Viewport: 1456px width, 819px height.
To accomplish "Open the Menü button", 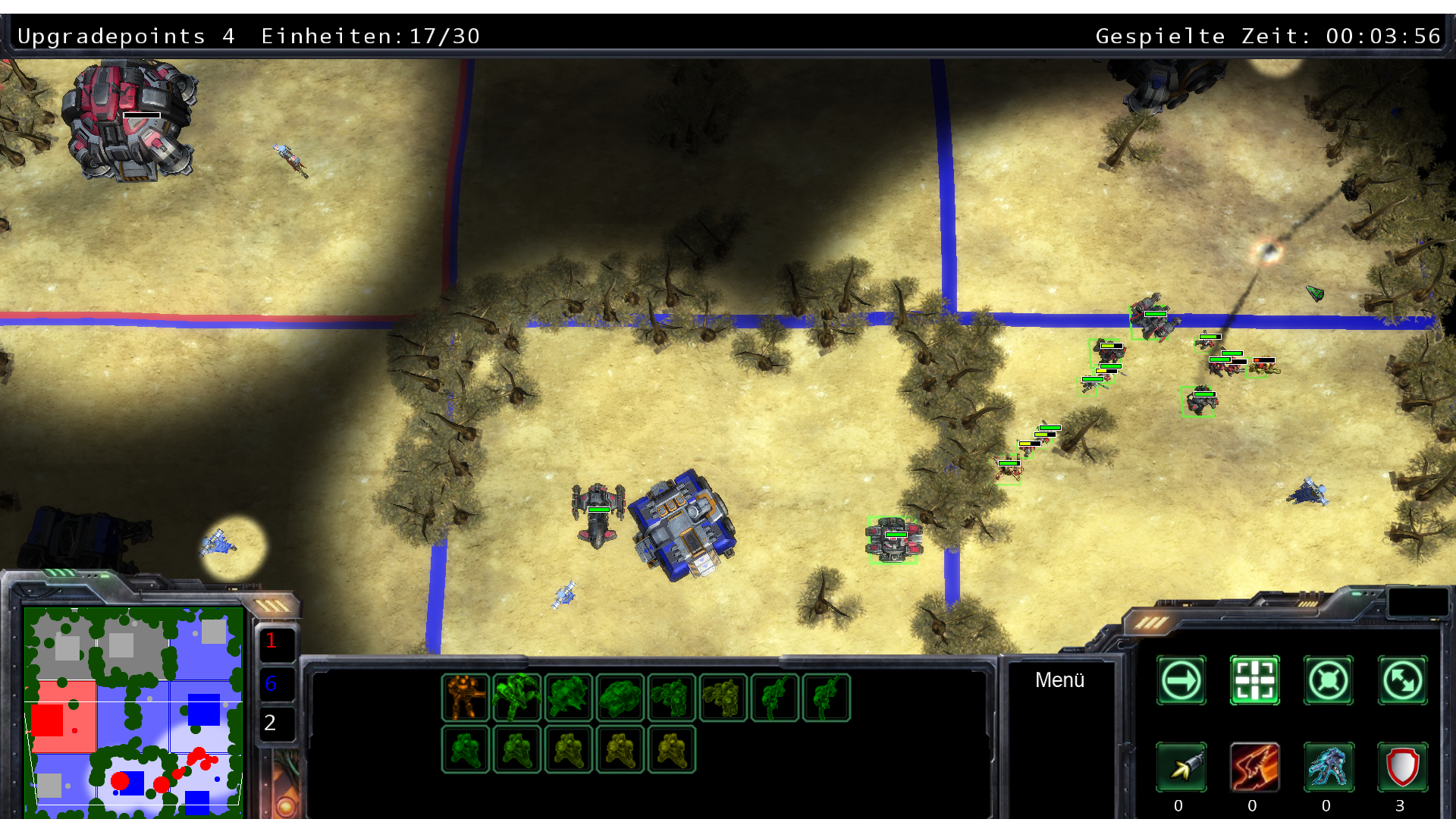I will tap(1059, 680).
